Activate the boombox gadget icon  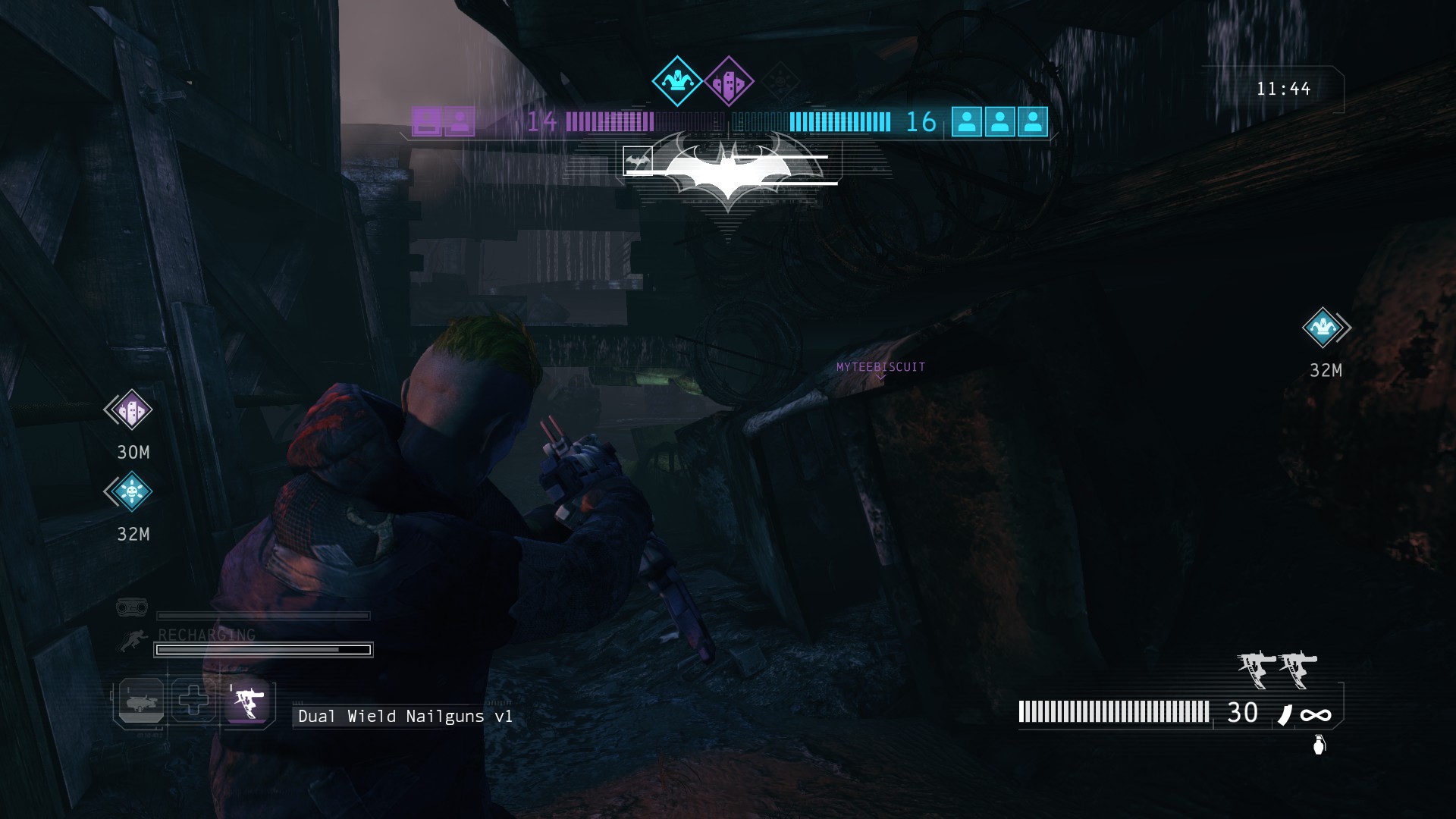coord(132,607)
